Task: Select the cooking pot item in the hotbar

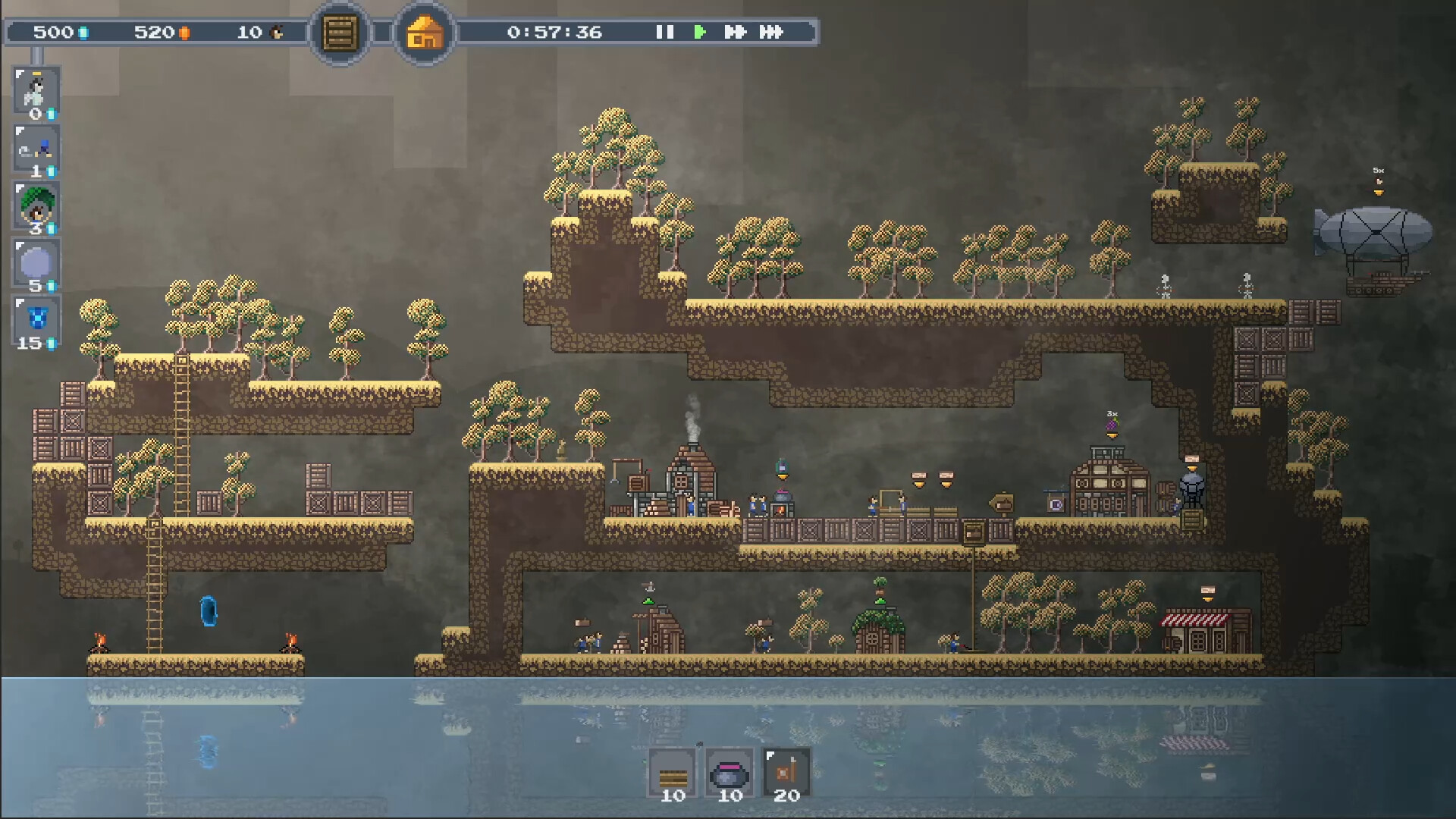Action: [x=730, y=772]
